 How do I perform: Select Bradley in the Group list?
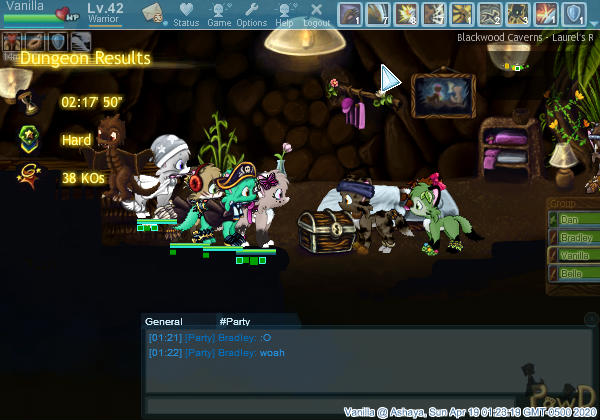[x=572, y=236]
